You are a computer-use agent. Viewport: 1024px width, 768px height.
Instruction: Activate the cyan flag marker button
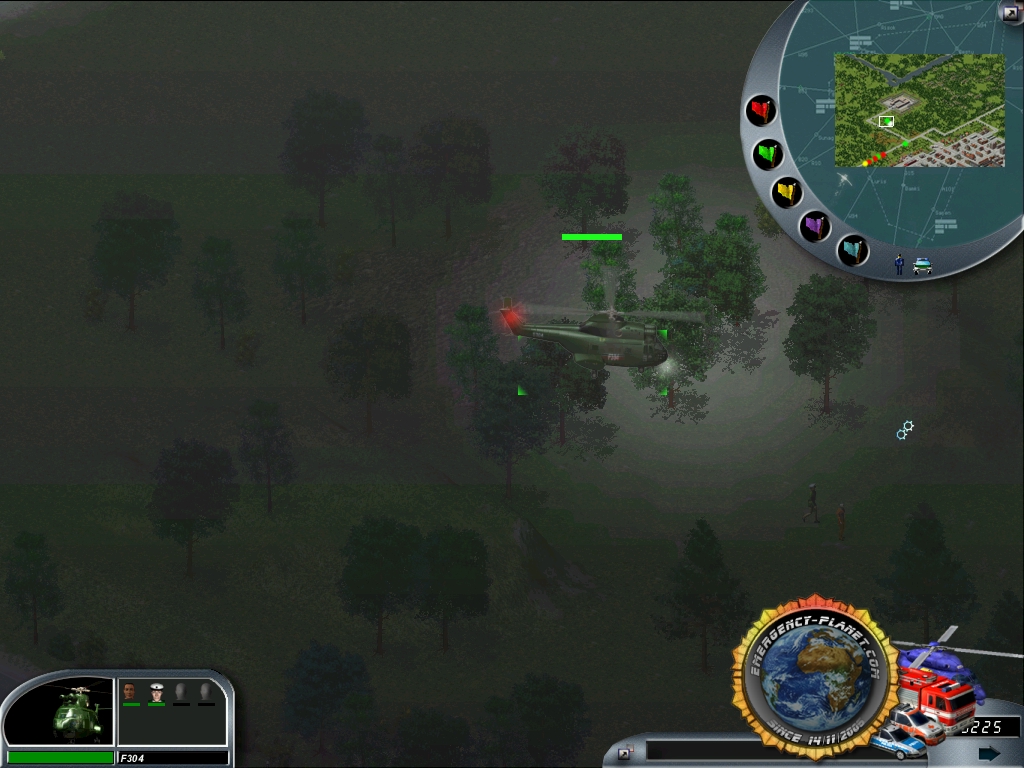(x=852, y=249)
